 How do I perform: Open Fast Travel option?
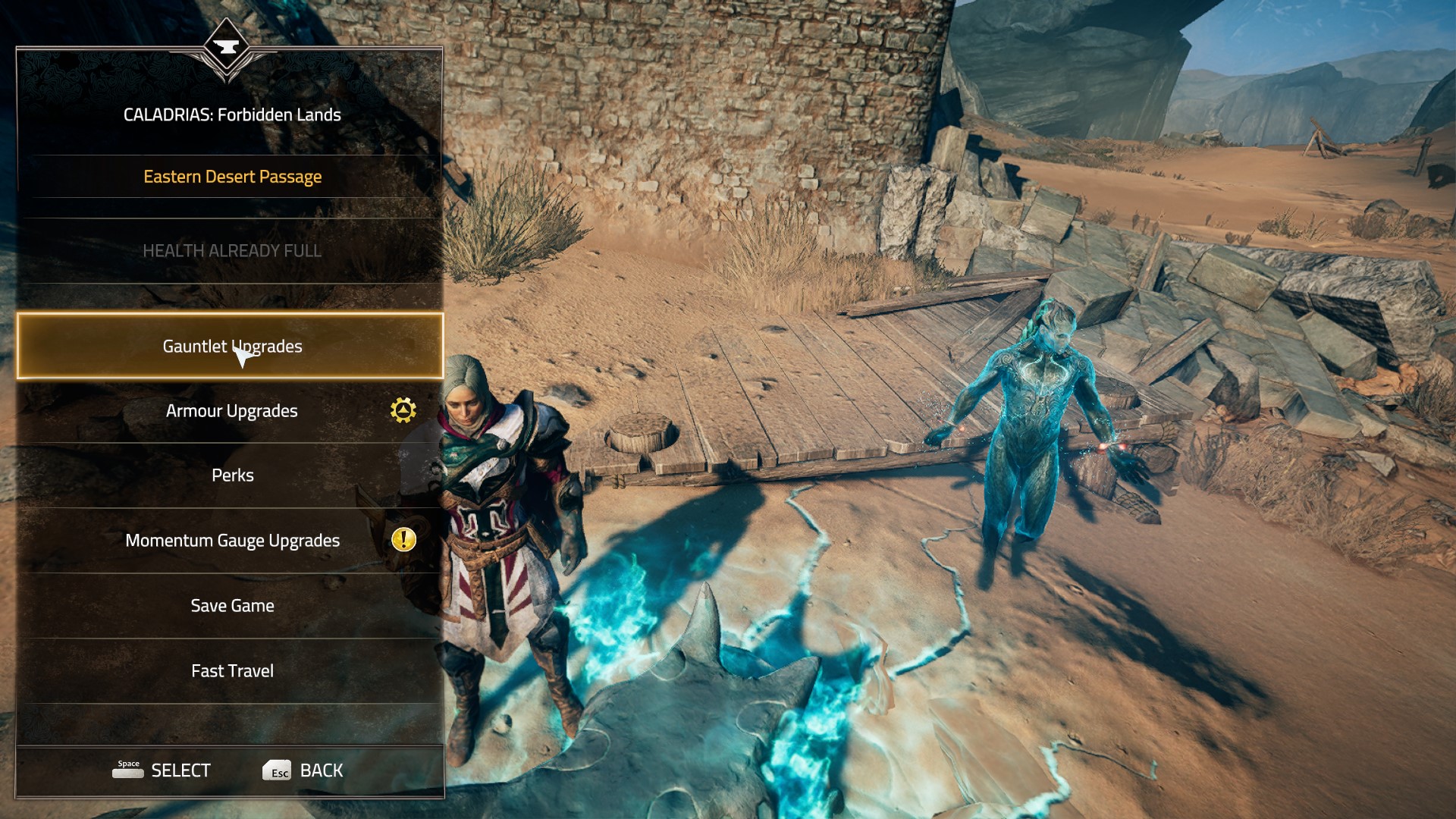(x=232, y=671)
